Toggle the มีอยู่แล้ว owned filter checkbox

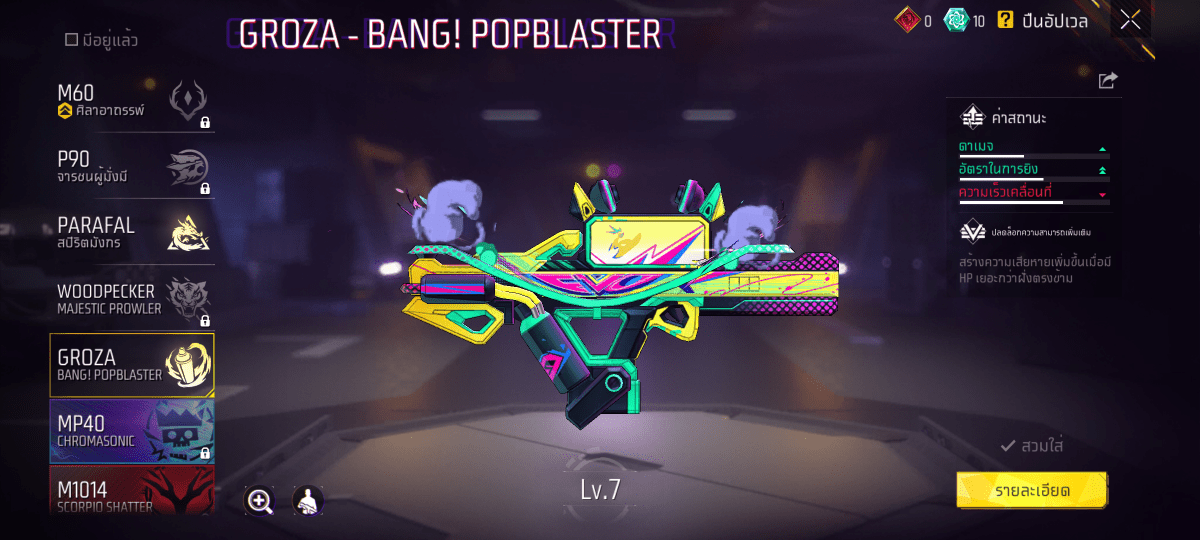click(x=72, y=40)
